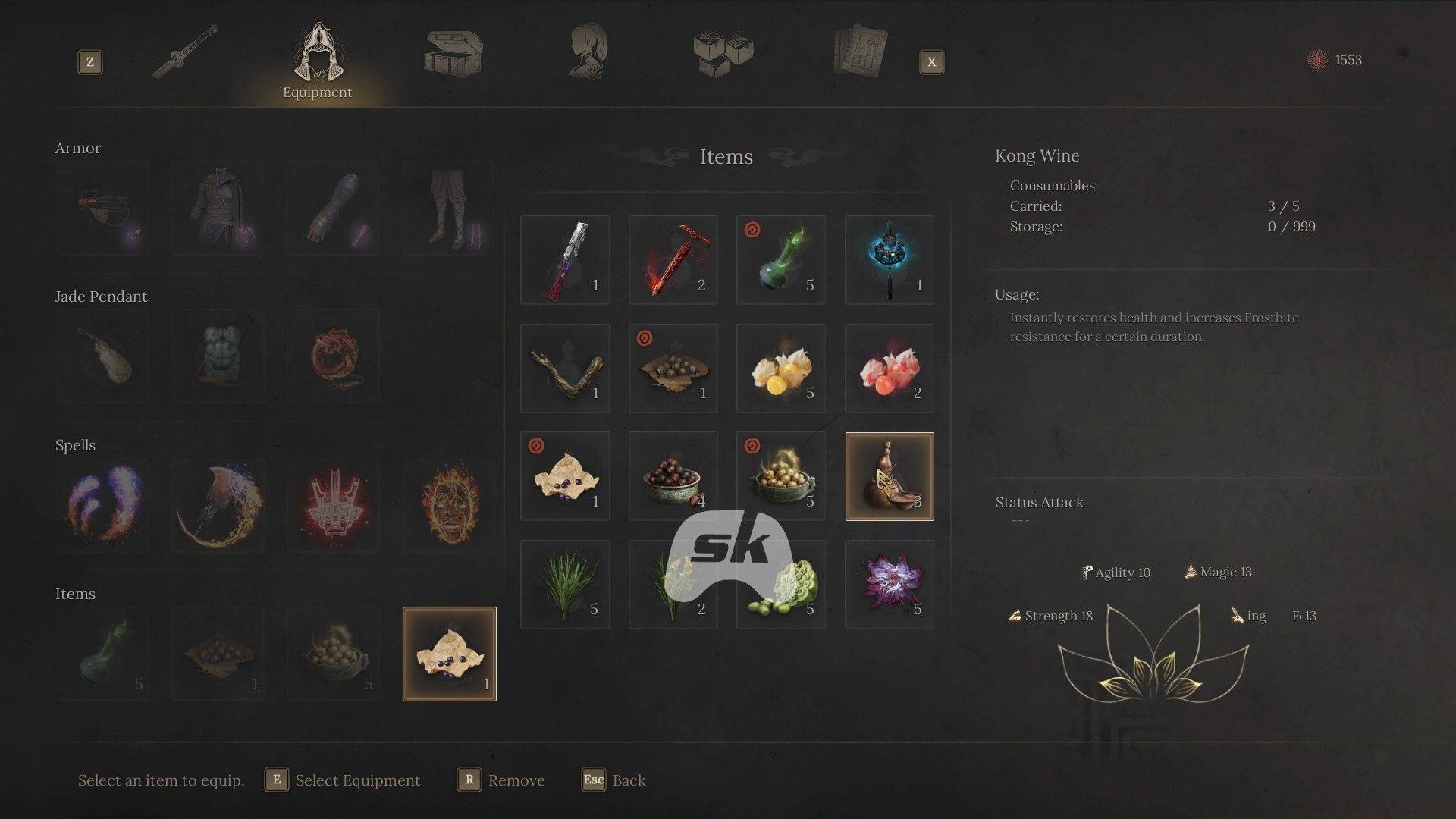Select the green potion item with count 5
Viewport: 1456px width, 819px height.
click(780, 259)
